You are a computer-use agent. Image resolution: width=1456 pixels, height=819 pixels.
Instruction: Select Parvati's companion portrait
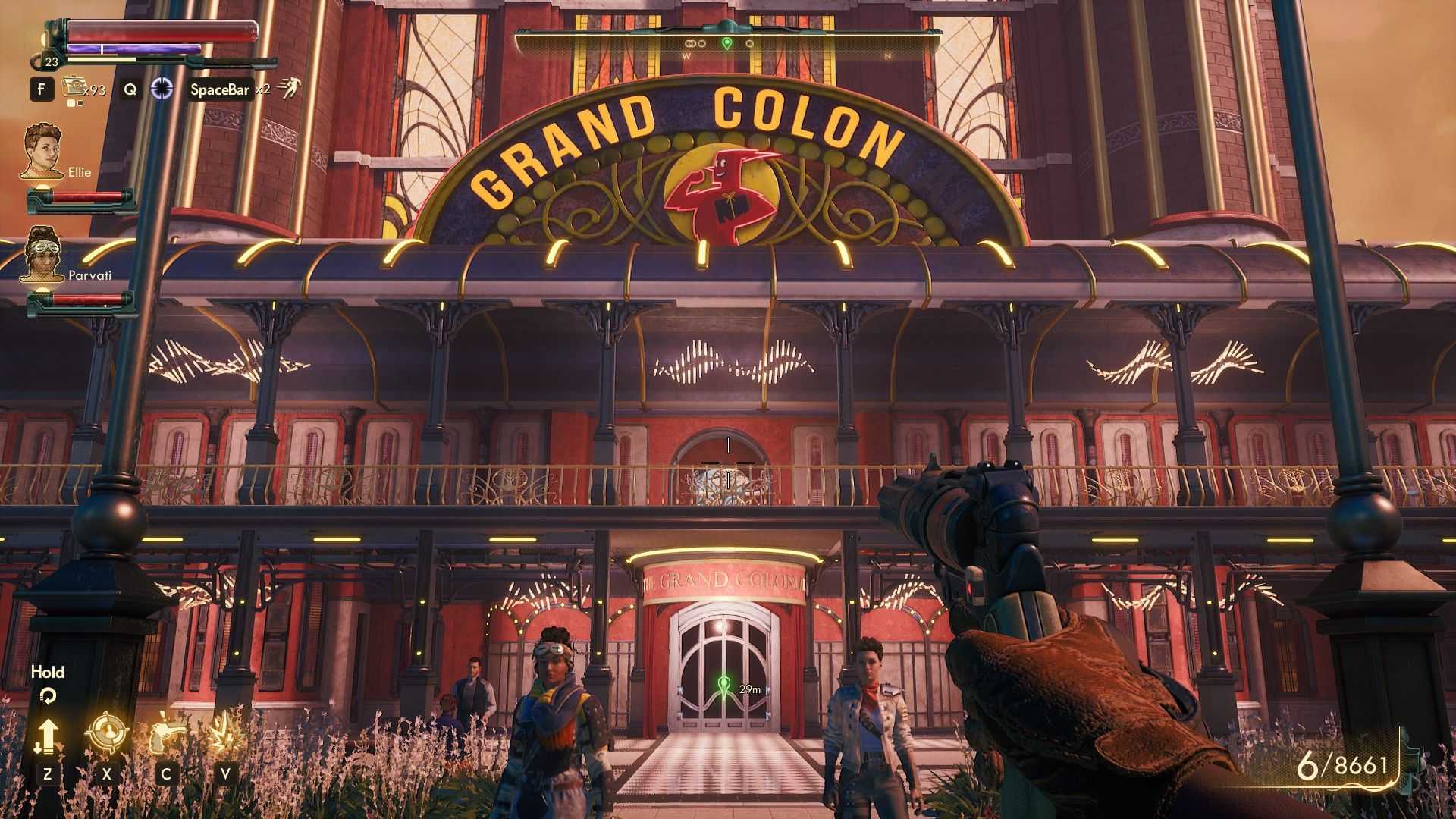tap(43, 254)
